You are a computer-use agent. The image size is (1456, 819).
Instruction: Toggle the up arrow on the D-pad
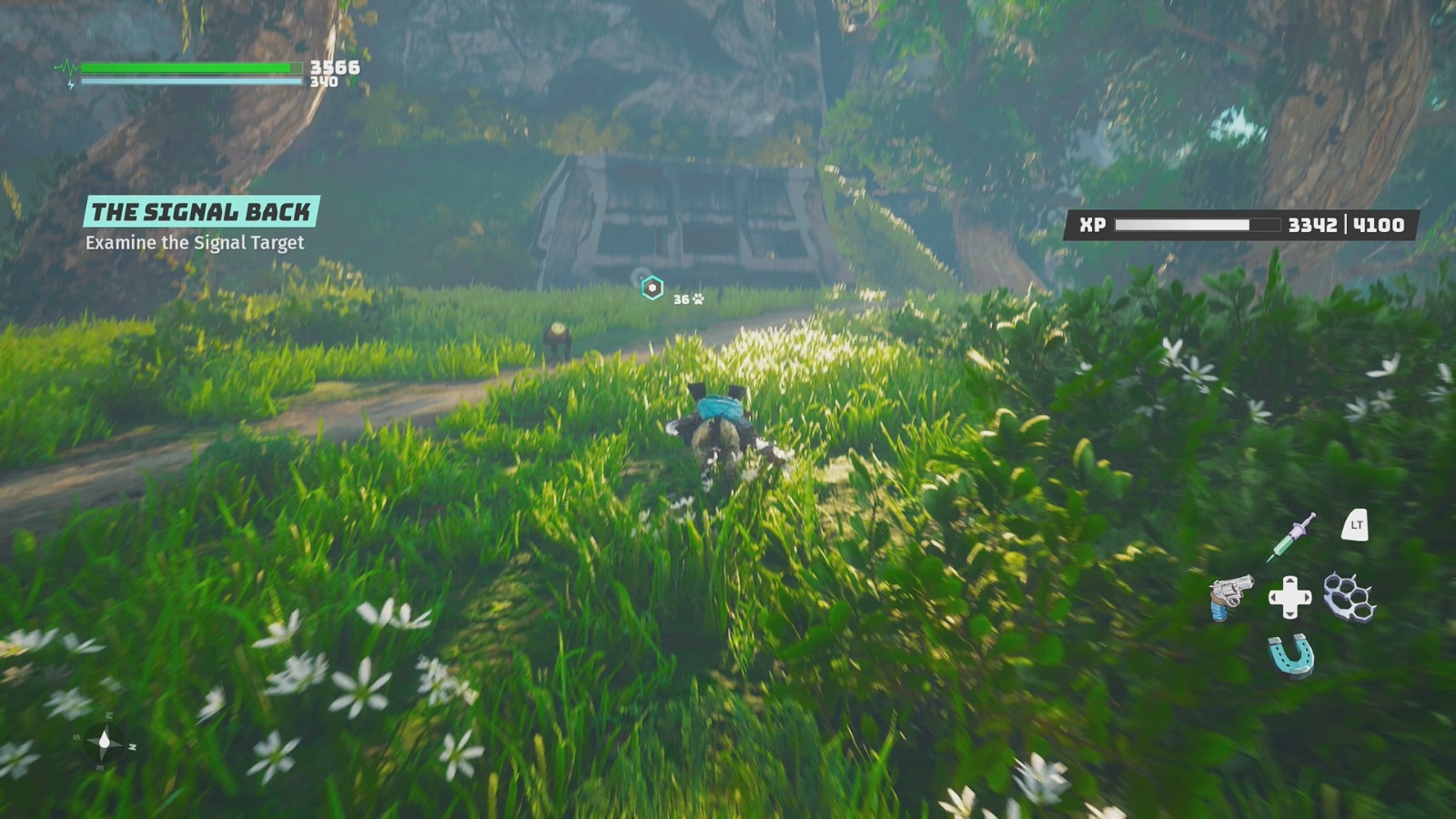pyautogui.click(x=1289, y=581)
